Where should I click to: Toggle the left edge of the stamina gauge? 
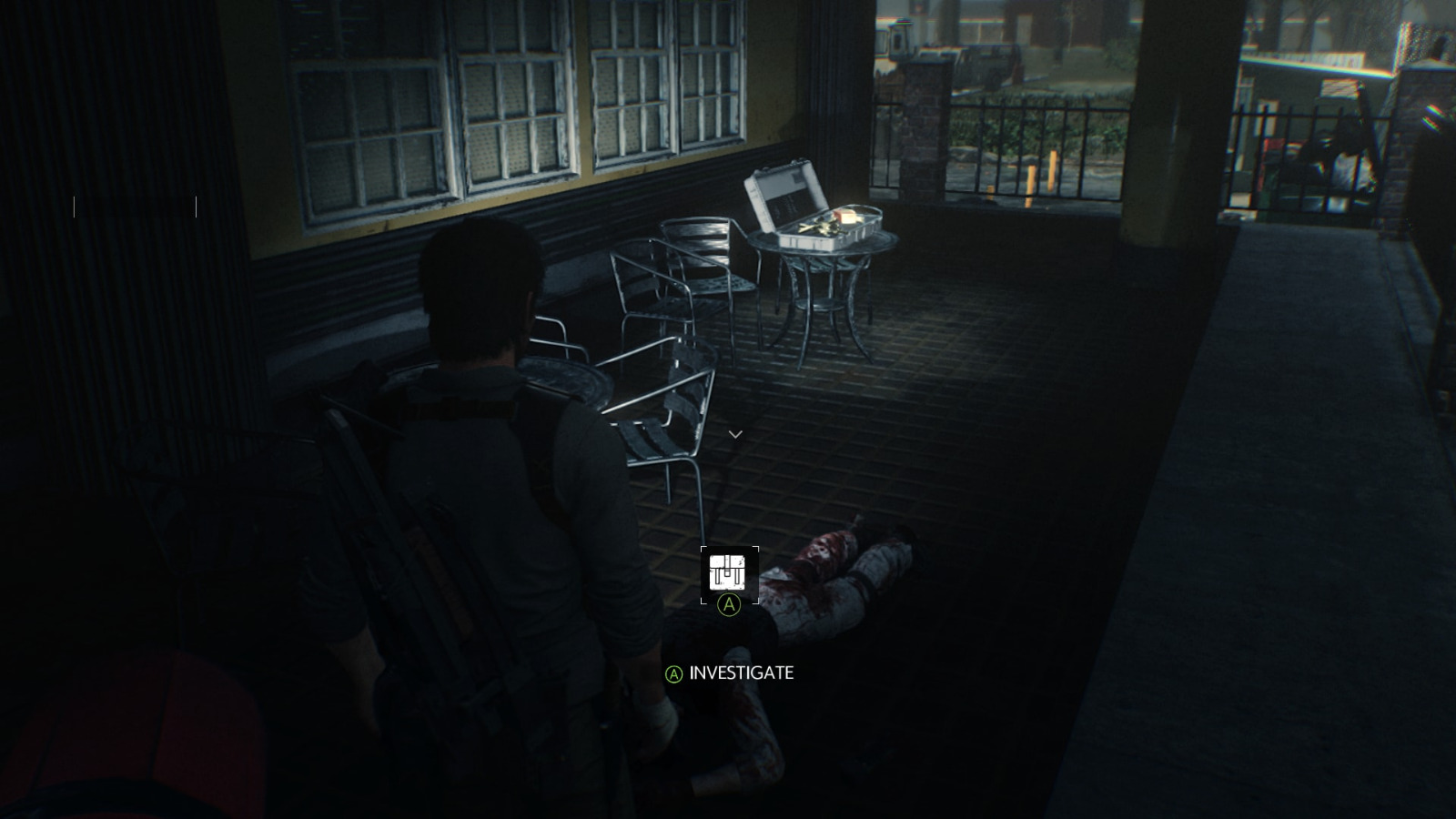(x=75, y=206)
